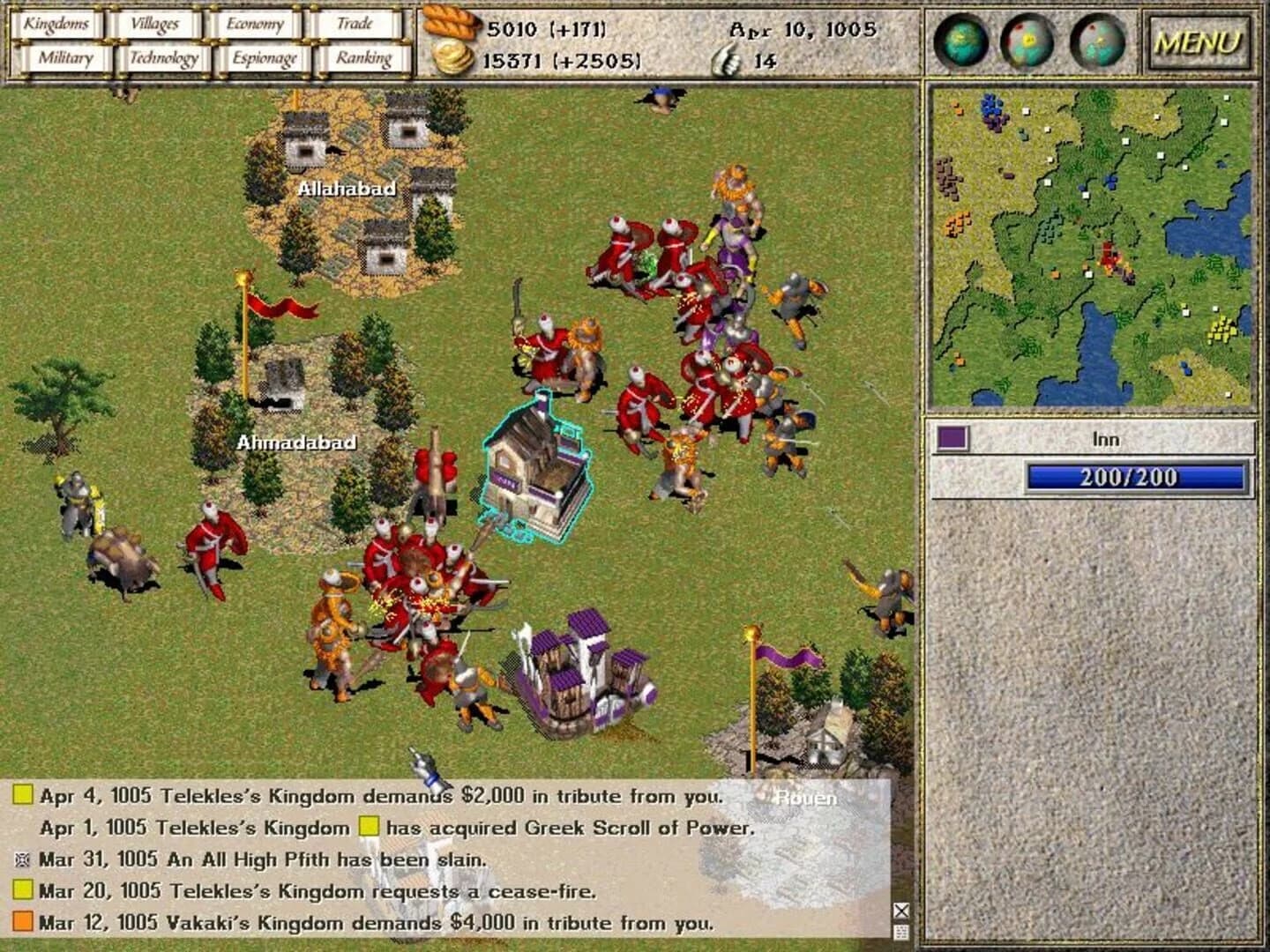Select the leftmost globe map mode icon
The width and height of the screenshot is (1270, 952).
pos(962,41)
